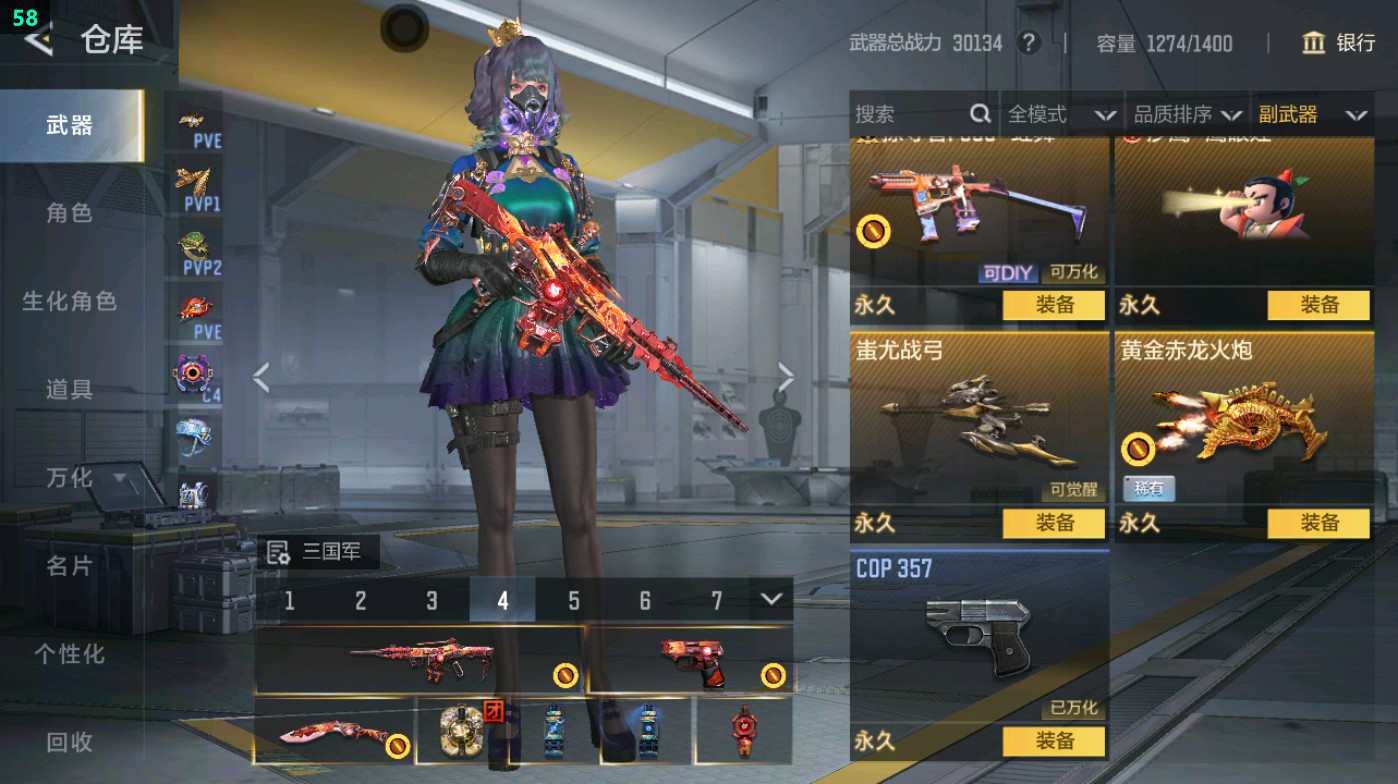Go back using the top-left arrow
This screenshot has height=784, width=1398.
tap(38, 40)
